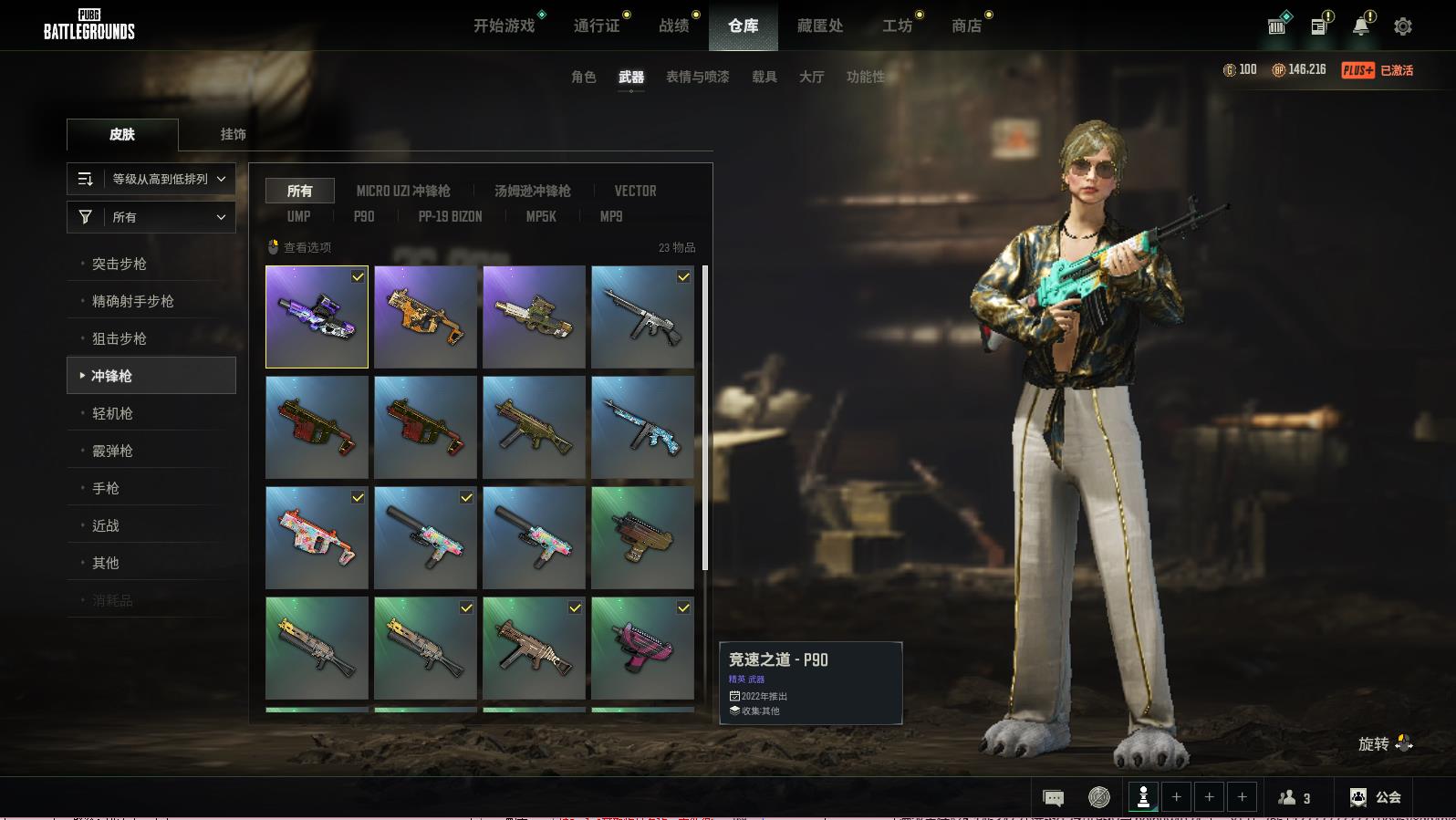Choose the 狙击步枪 weapon category
Screen dimensions: 1456x820
tap(120, 338)
